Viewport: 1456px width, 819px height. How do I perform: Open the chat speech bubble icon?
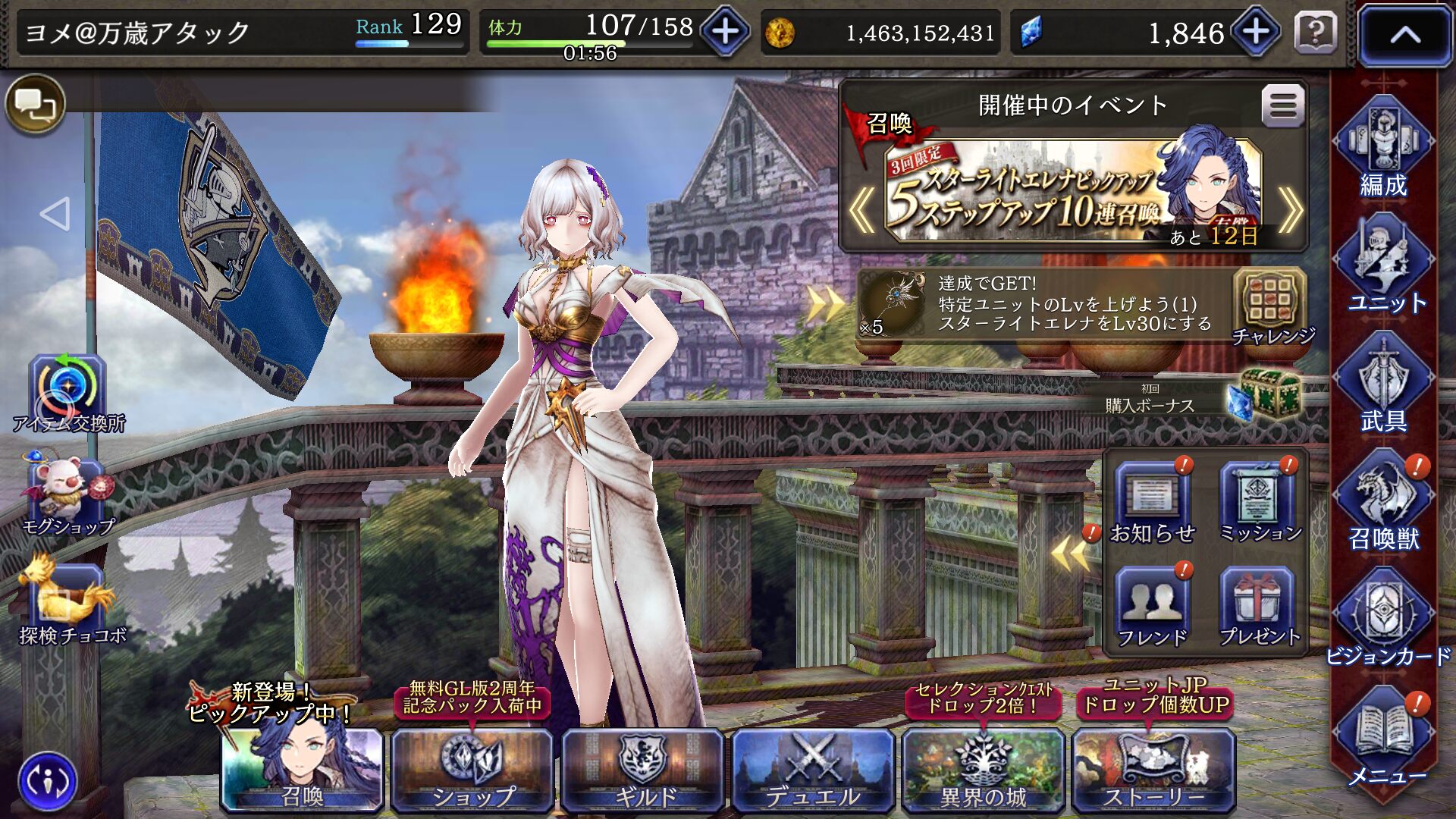35,104
